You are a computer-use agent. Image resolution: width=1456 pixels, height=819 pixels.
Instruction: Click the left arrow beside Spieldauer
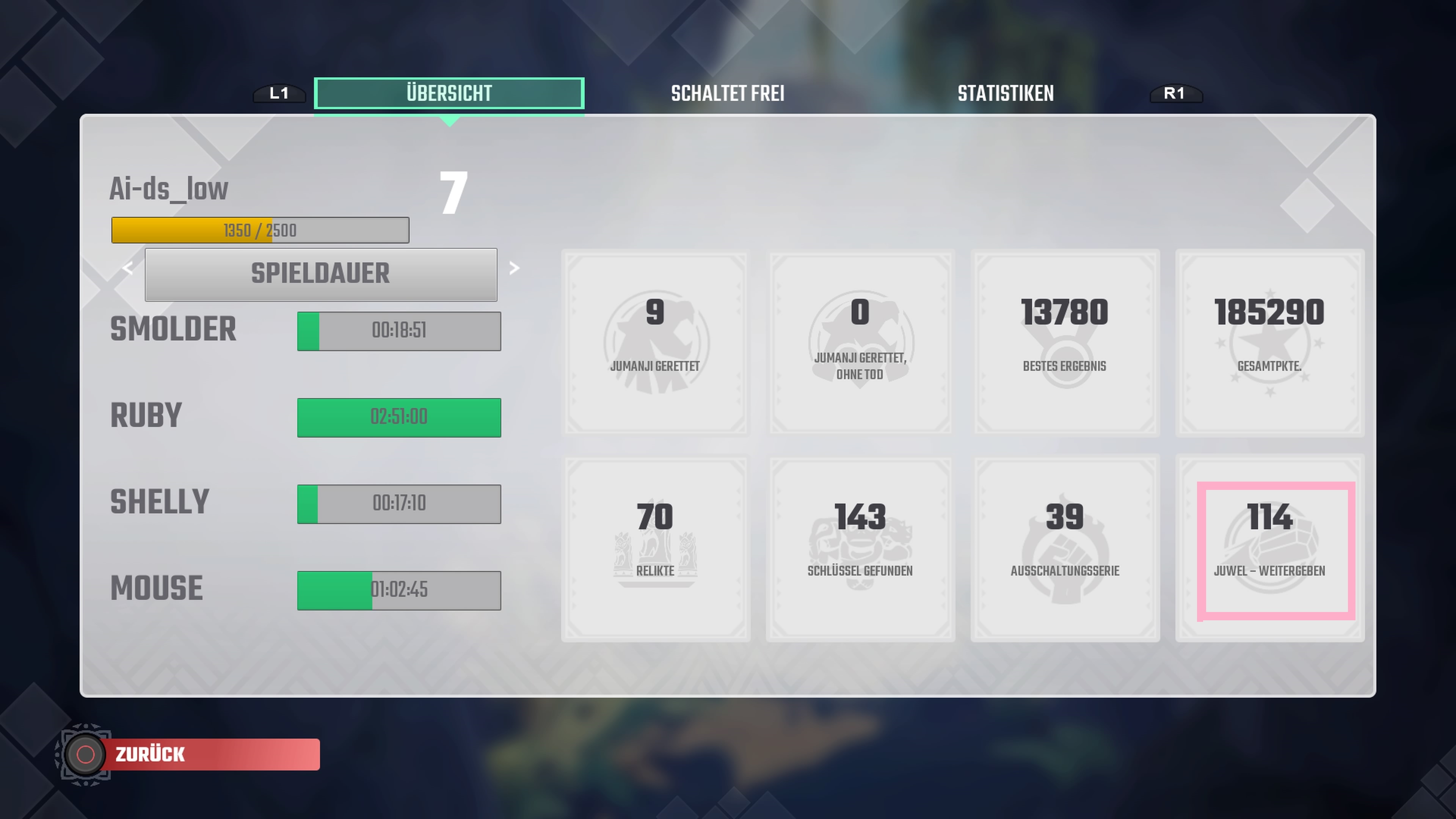point(128,268)
